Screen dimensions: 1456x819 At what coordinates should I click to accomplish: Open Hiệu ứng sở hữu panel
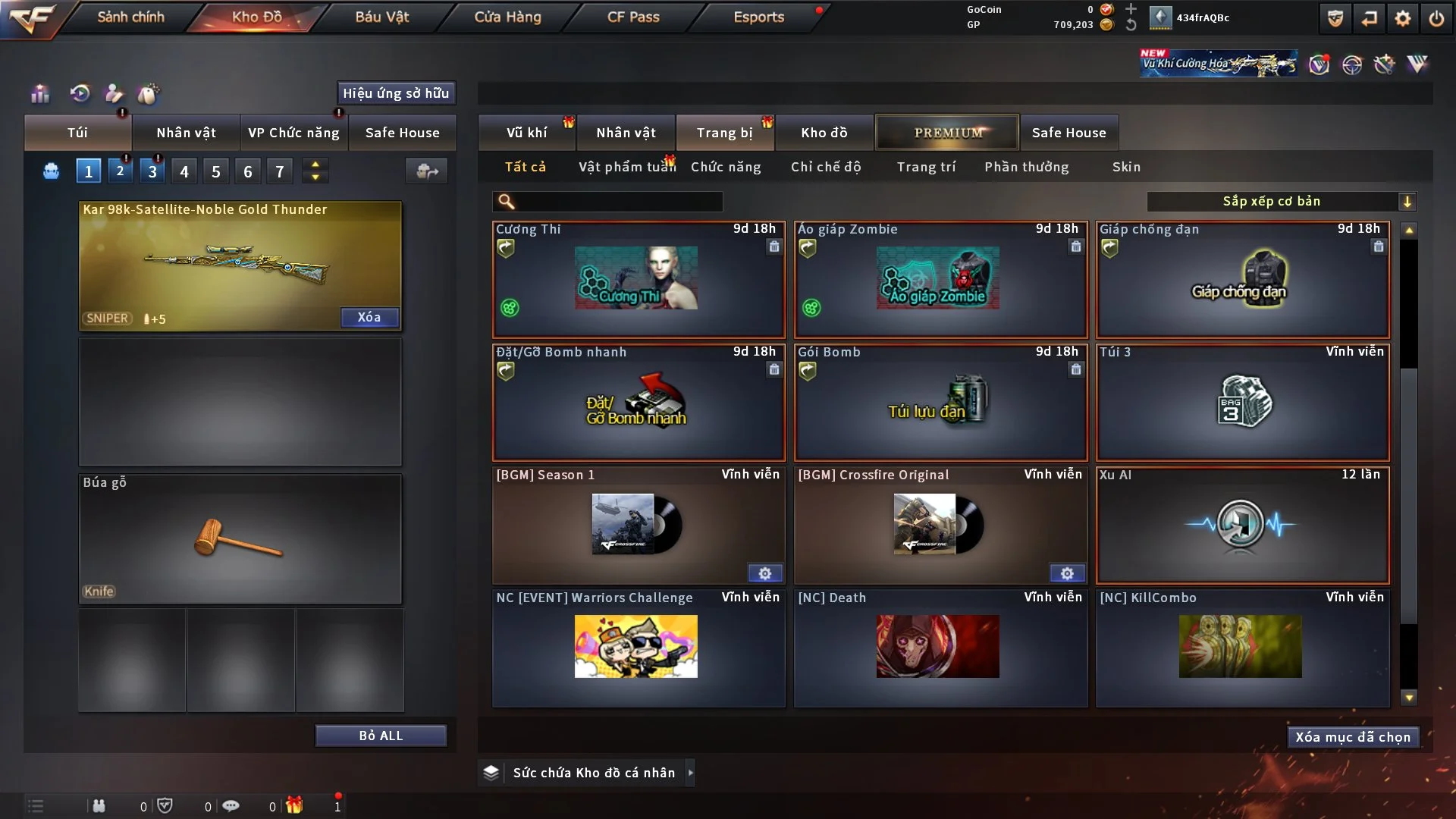coord(396,93)
